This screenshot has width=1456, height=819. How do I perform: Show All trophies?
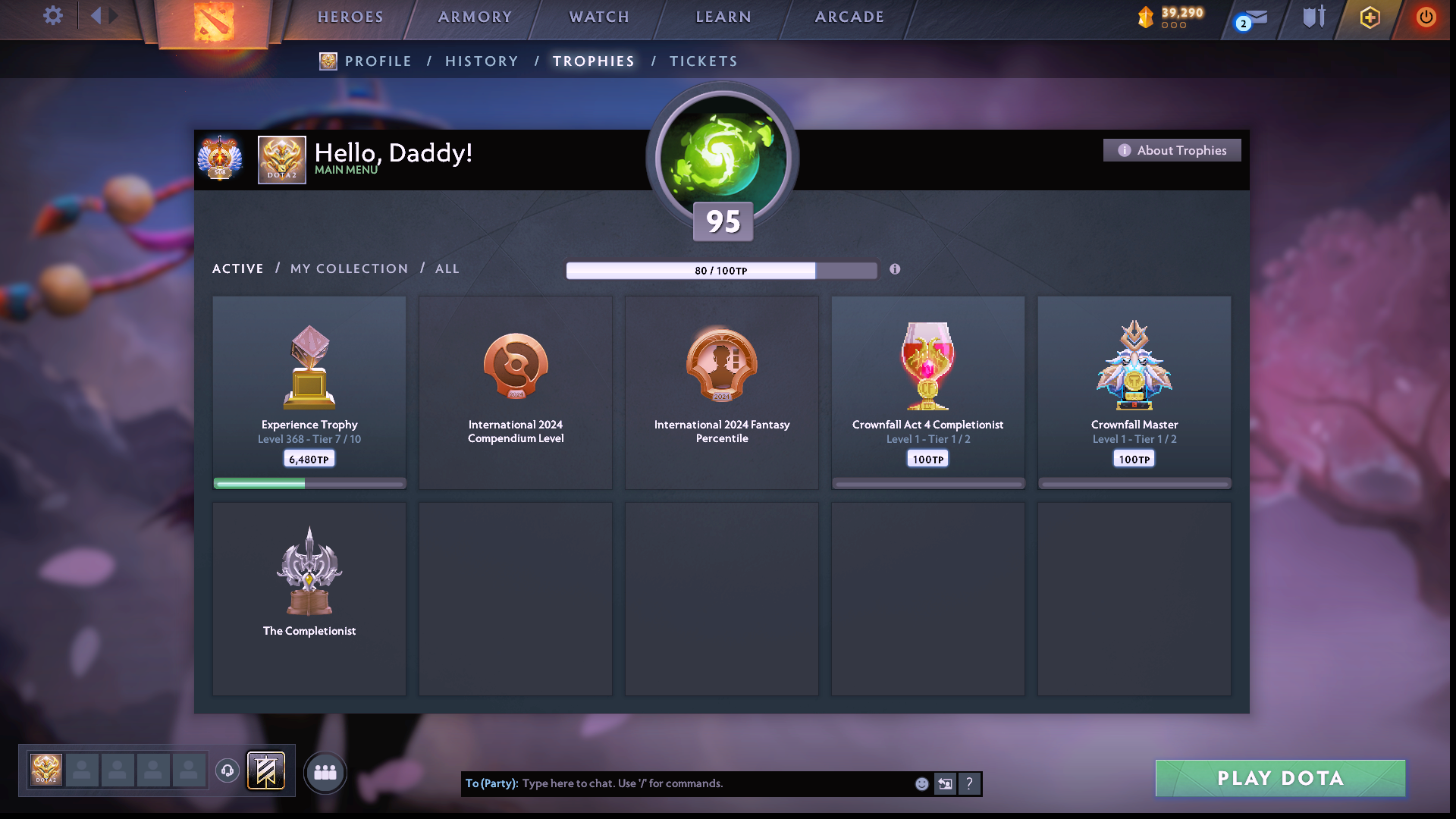click(447, 269)
